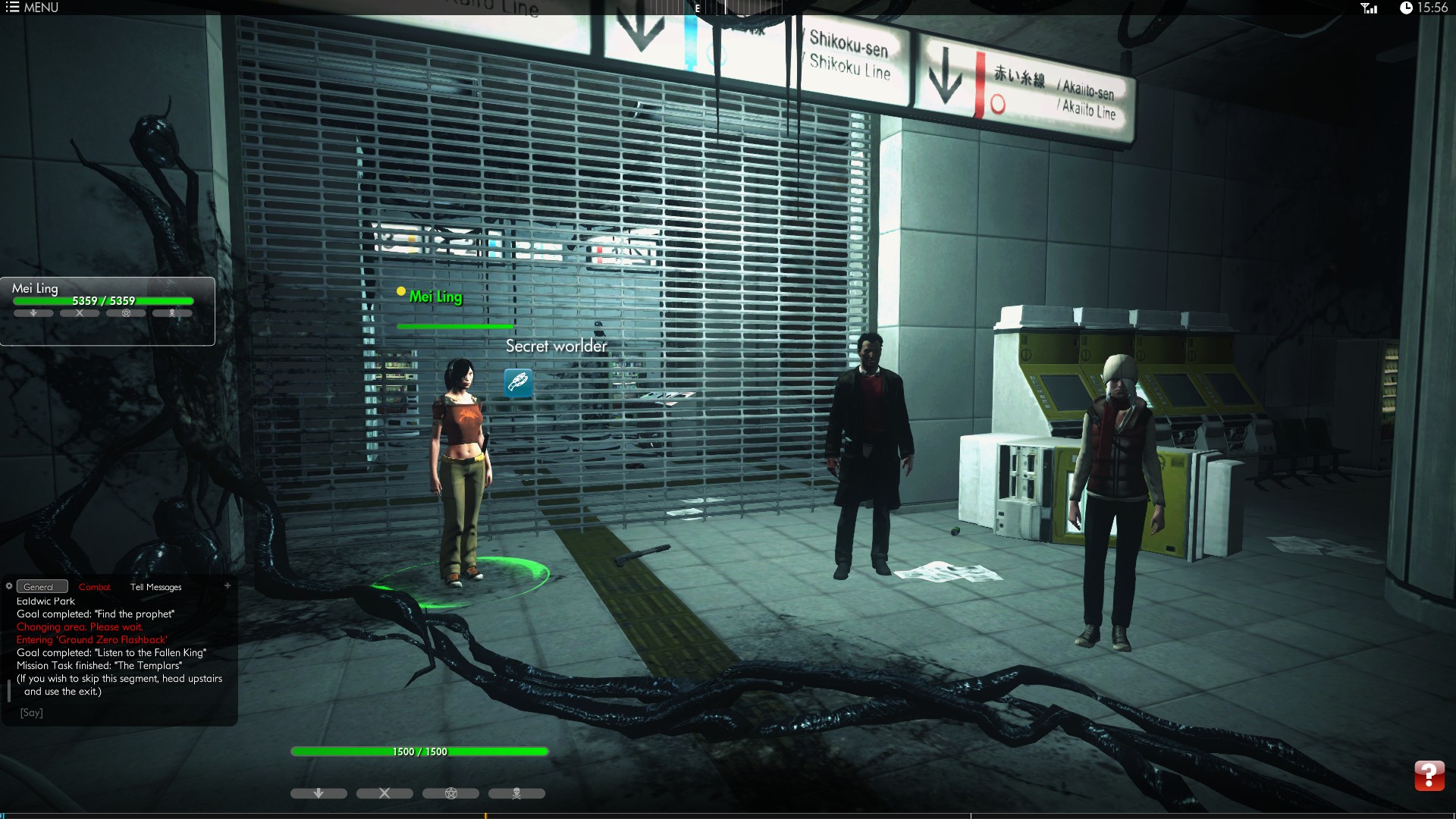Click the blue handshake interaction icon

(519, 382)
